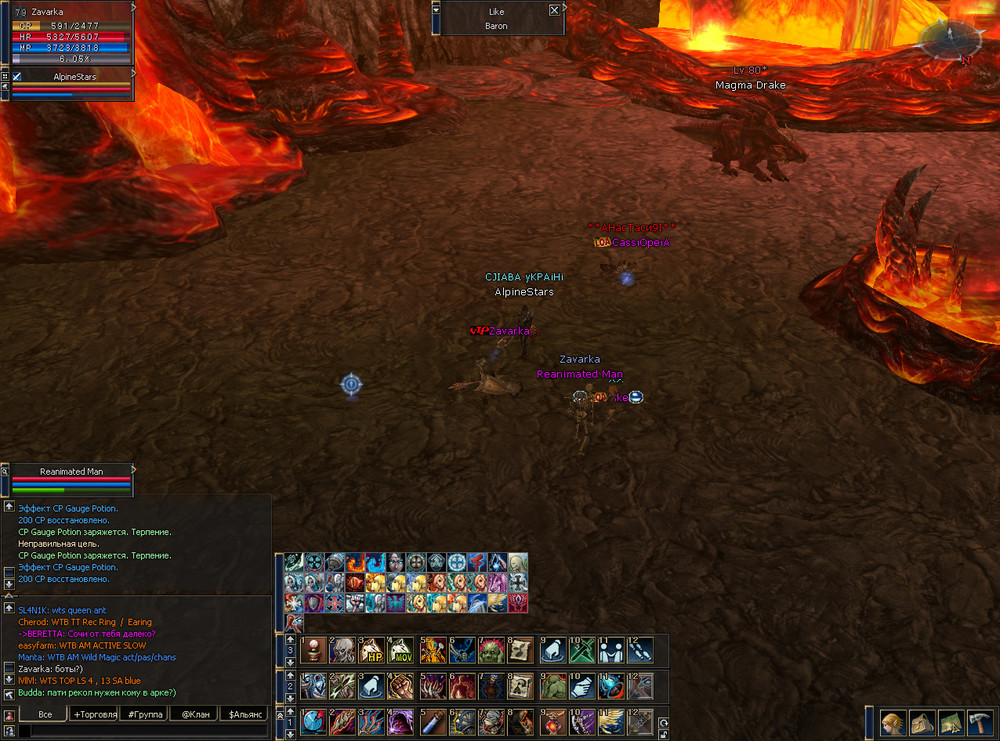Open the +Торговля trade chat tab
The height and width of the screenshot is (741, 1000).
[94, 714]
